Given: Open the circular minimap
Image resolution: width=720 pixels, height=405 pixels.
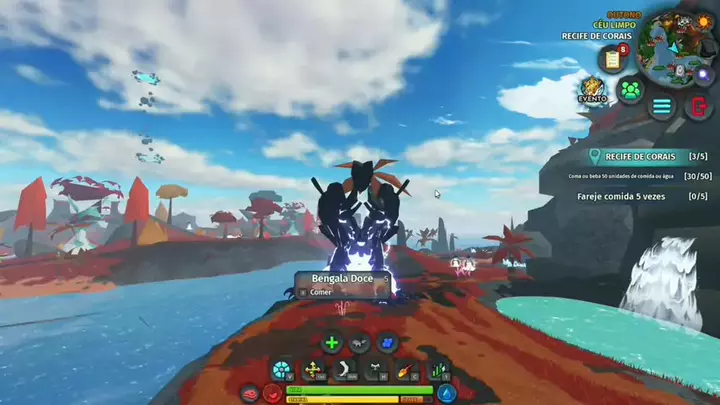Looking at the screenshot, I should click(674, 45).
